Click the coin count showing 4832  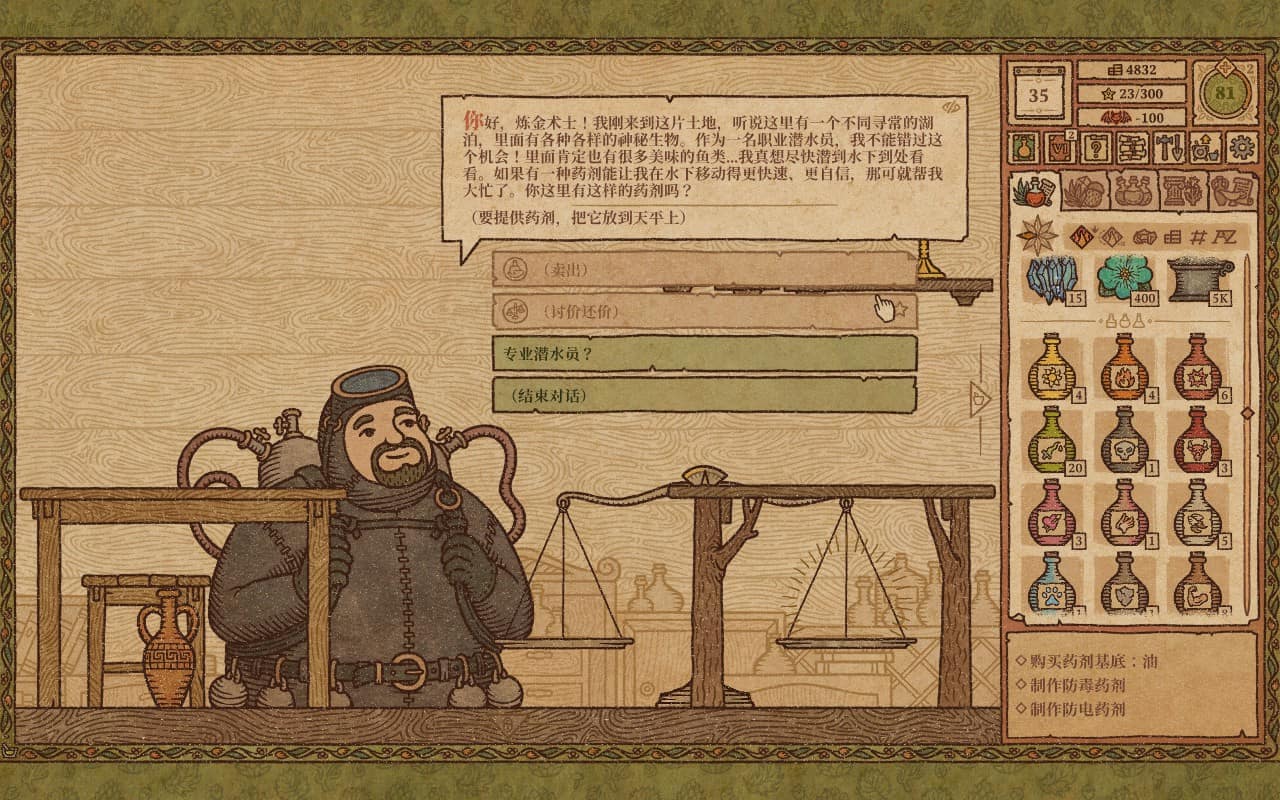(x=1130, y=70)
